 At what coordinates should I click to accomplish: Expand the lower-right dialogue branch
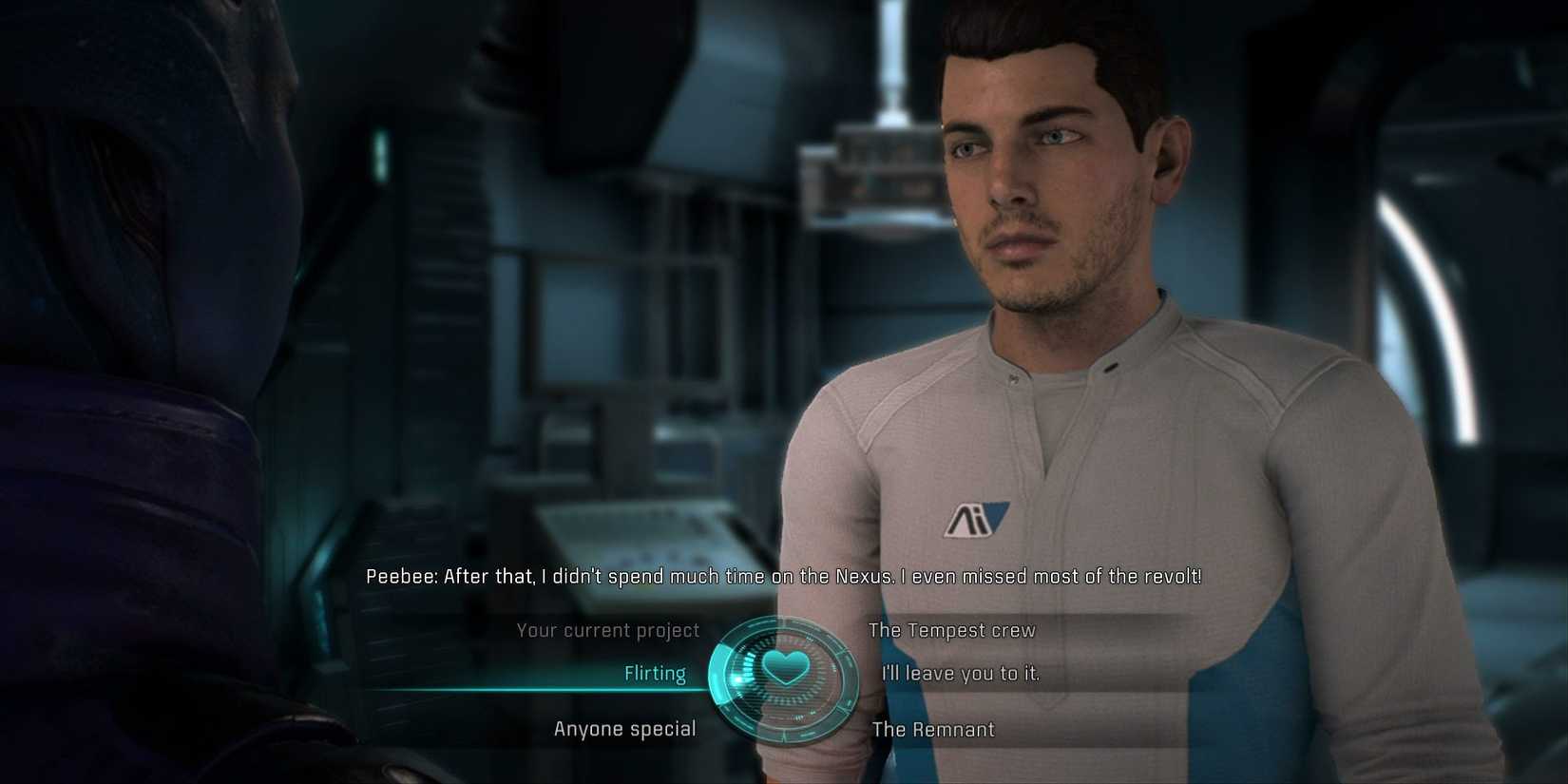933,730
